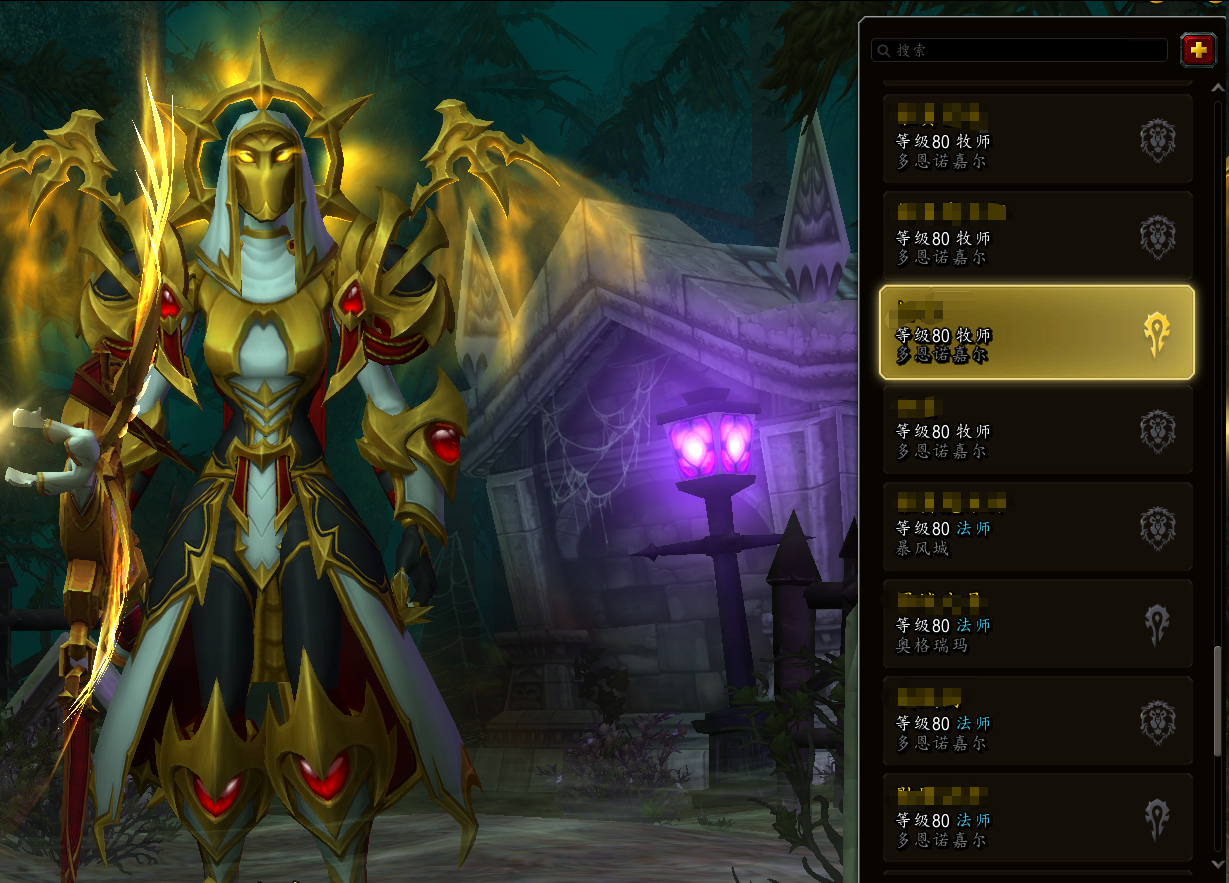Choose the Horde mage located in 多恩诺嘉尔

click(x=1036, y=818)
